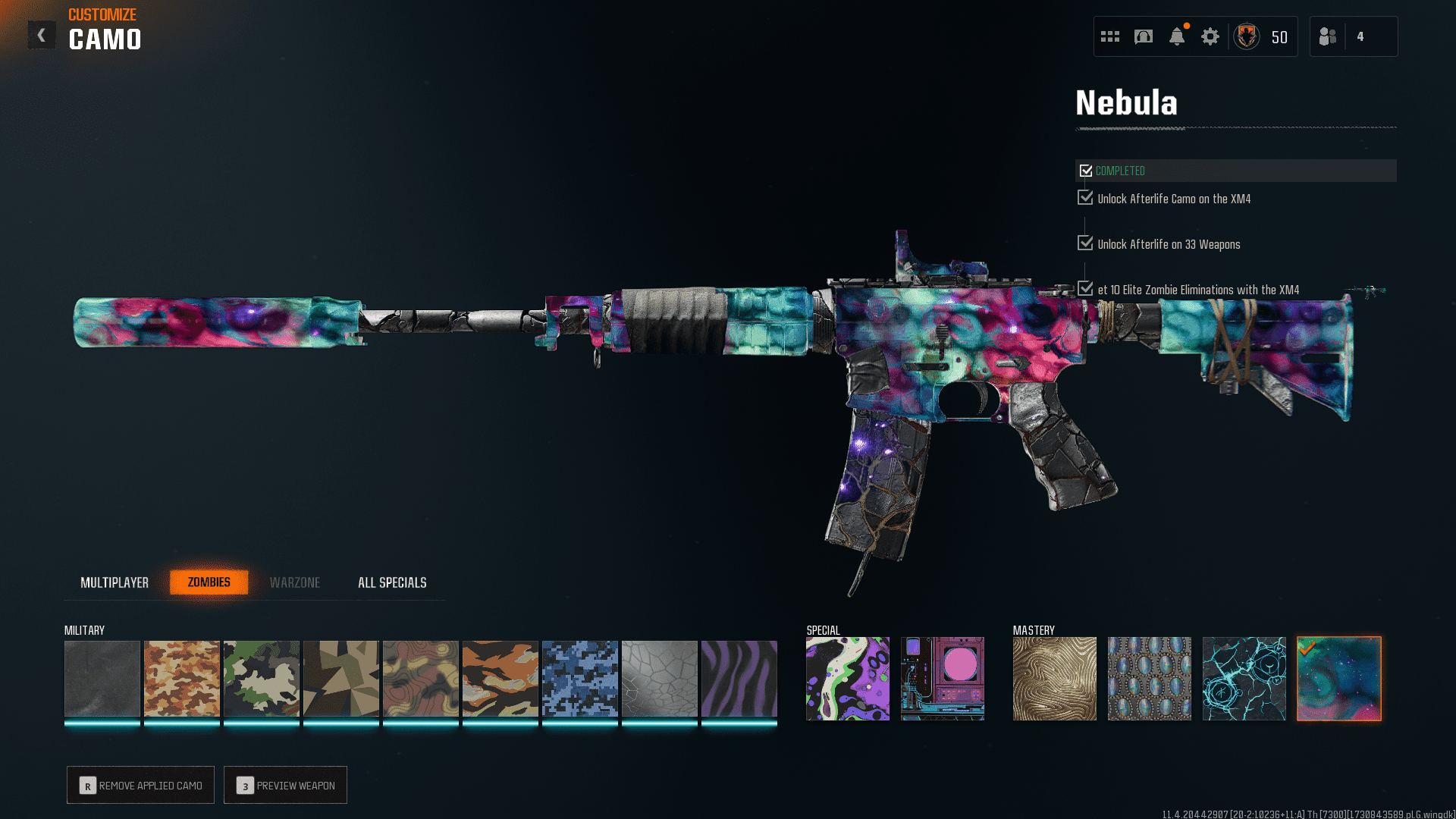Open the All Specials tab
The width and height of the screenshot is (1456, 819).
392,582
